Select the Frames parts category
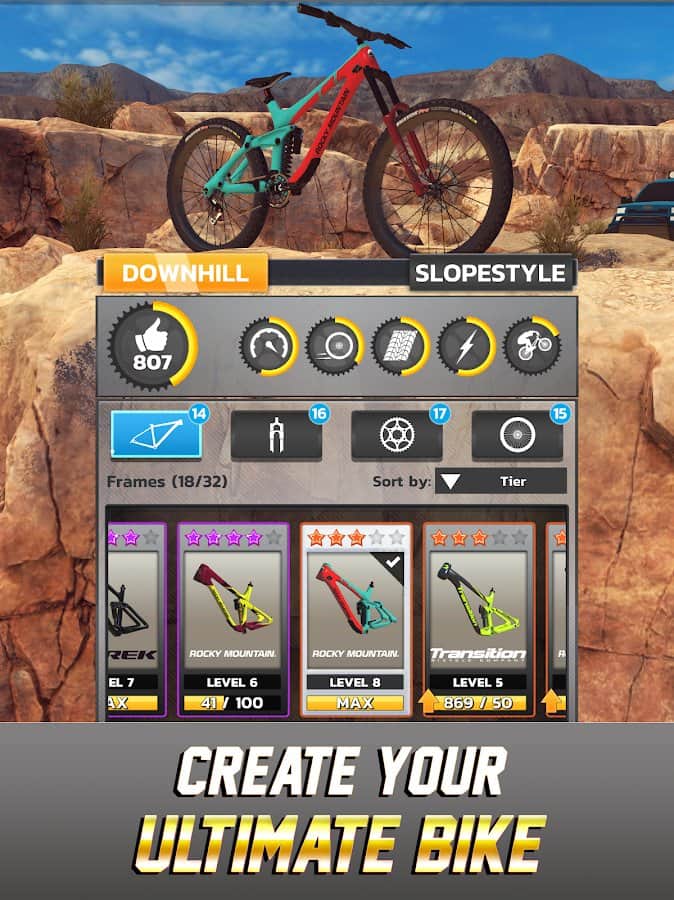The width and height of the screenshot is (674, 900). 156,434
